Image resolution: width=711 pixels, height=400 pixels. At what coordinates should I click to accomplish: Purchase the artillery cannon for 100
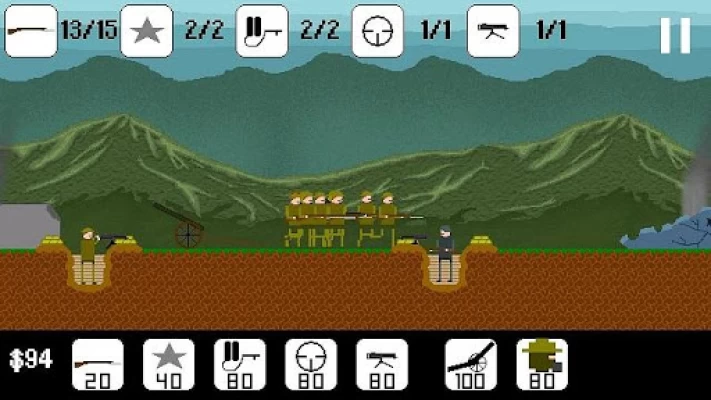pos(470,364)
